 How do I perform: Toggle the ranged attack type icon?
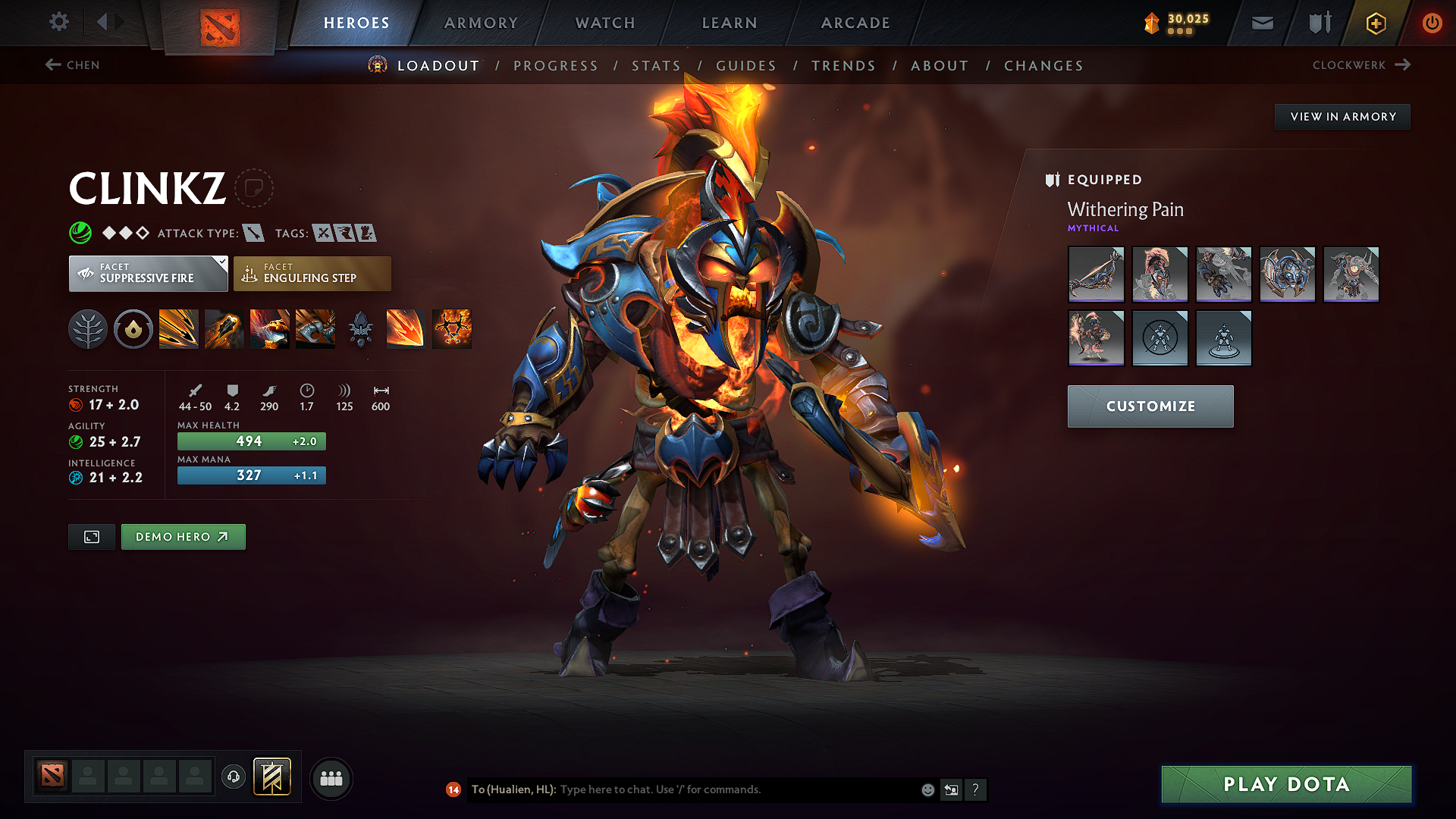[253, 233]
